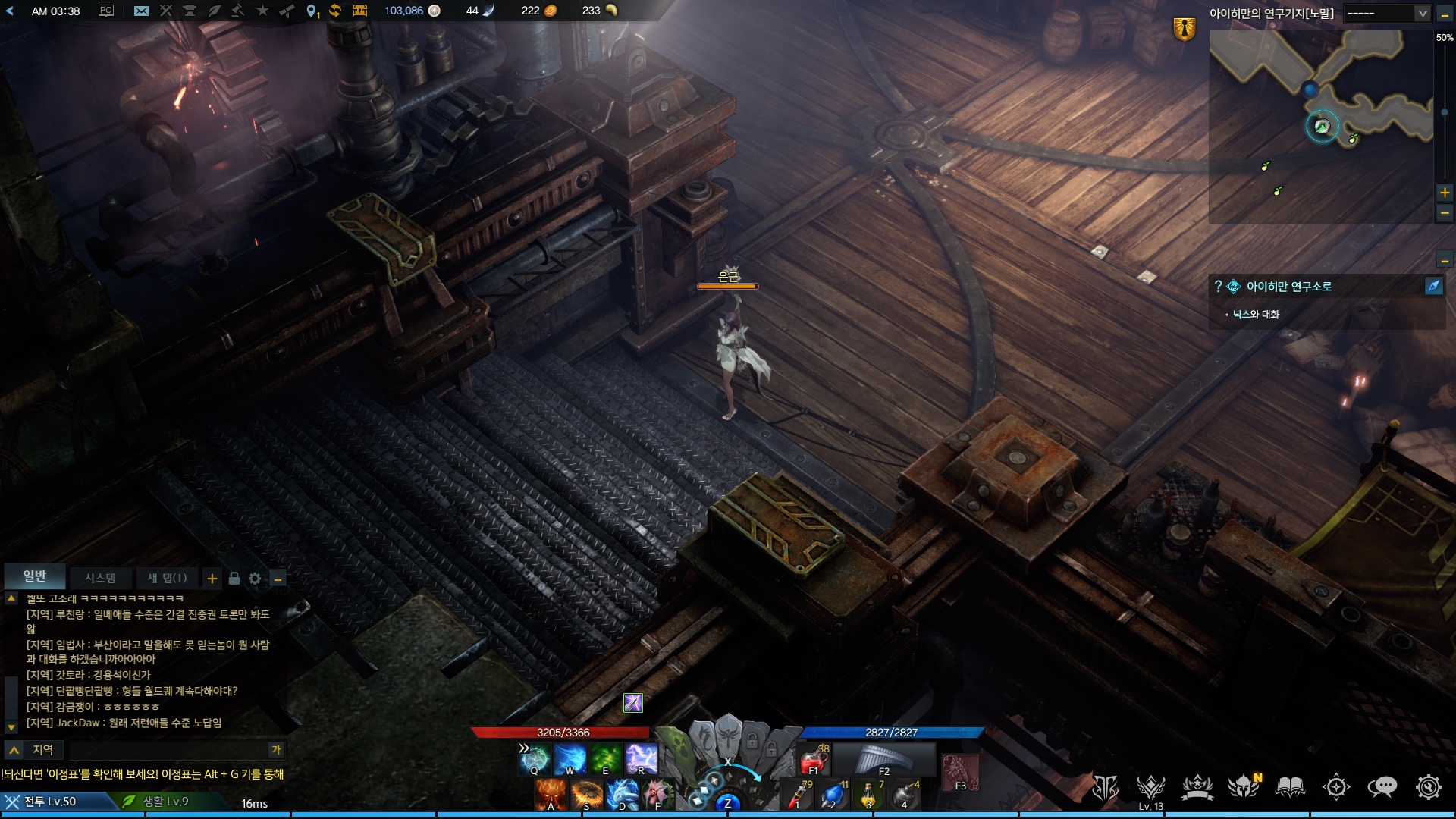Open the open-book guide menu icon
This screenshot has height=819, width=1456.
[x=1290, y=788]
